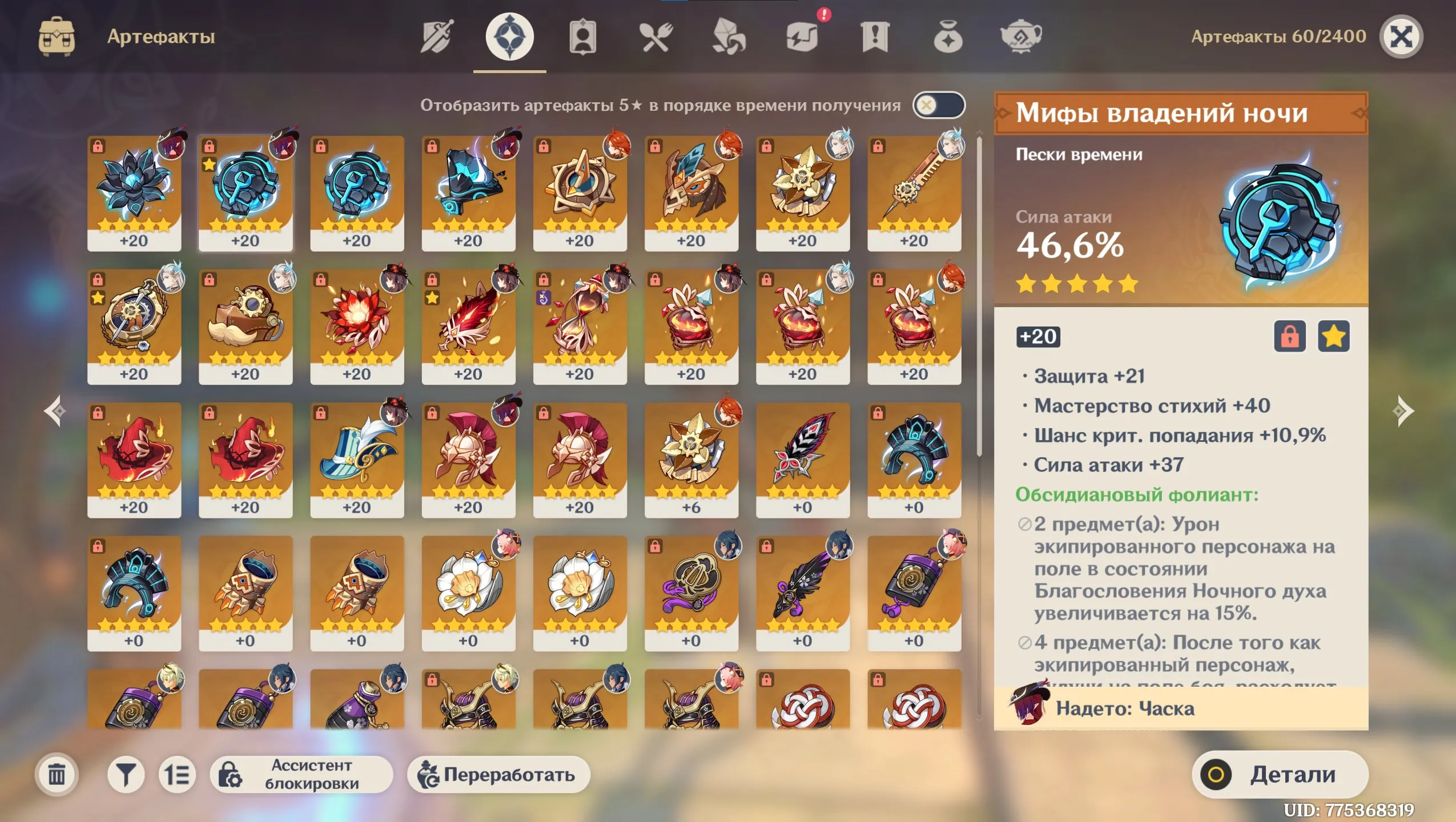The width and height of the screenshot is (1456, 822).
Task: Toggle the favorite star on selected artifact
Action: coord(1334,337)
